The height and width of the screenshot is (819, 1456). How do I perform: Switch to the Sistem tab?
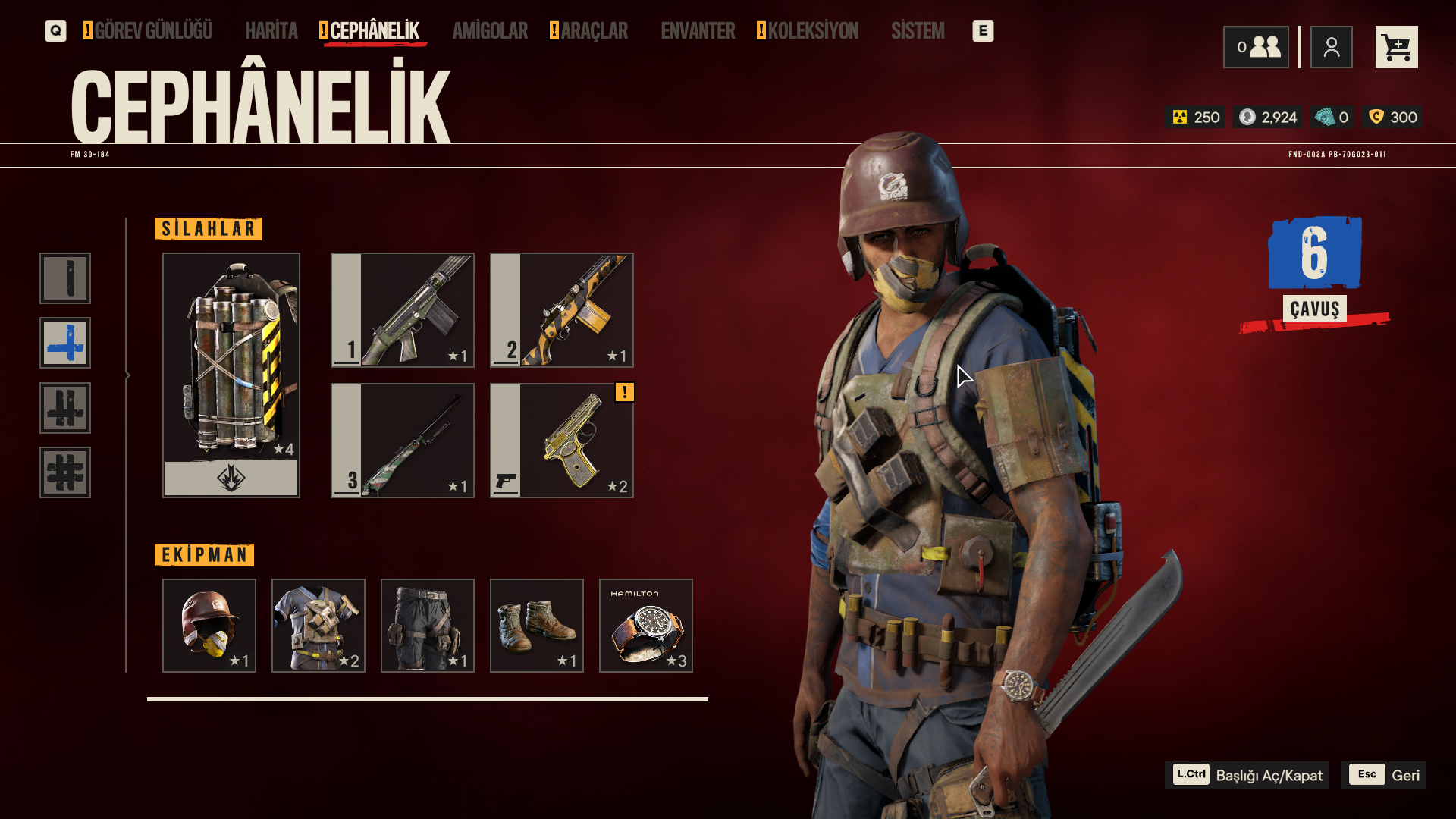point(918,31)
